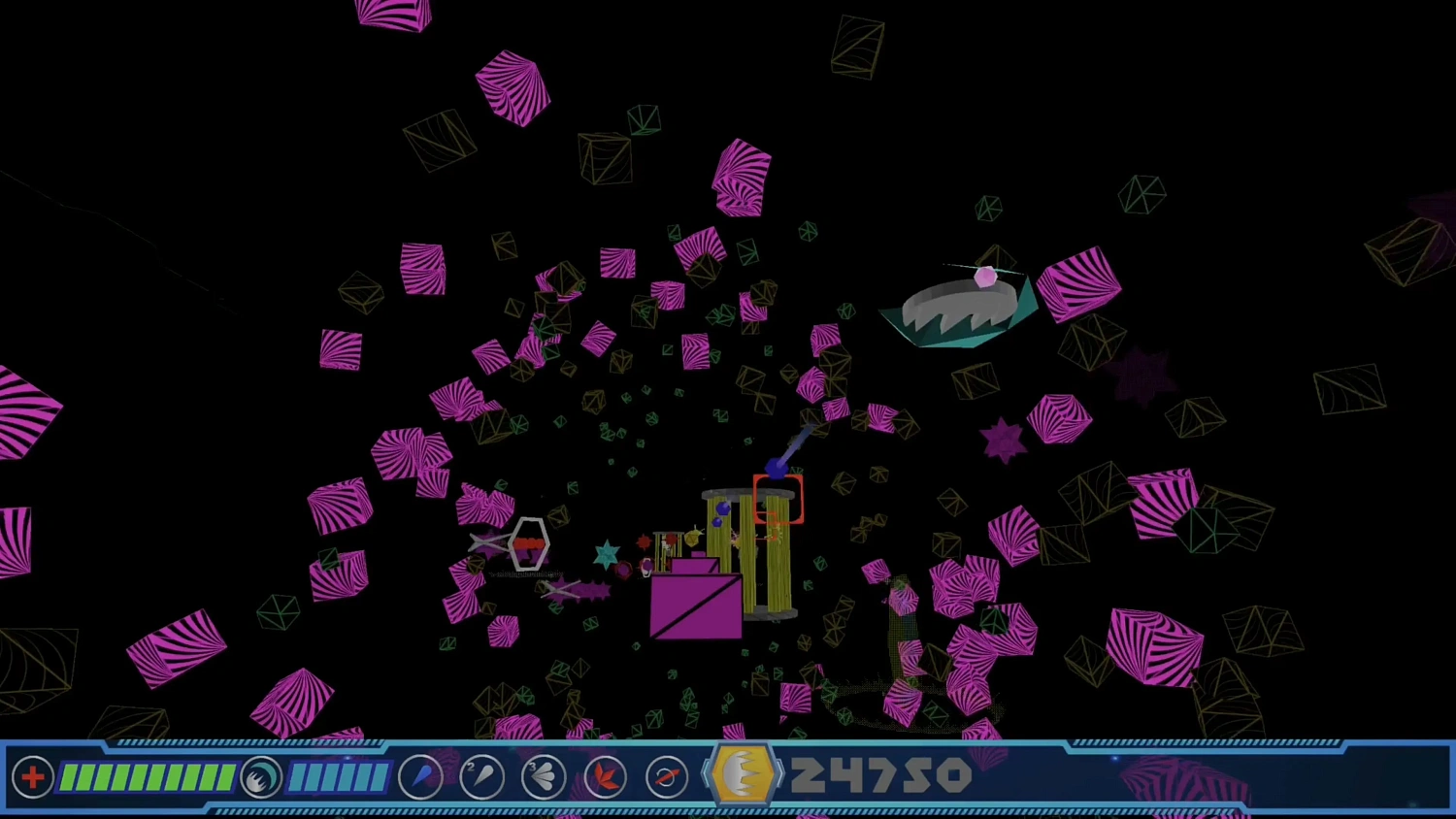Open the blue segmented energy gauge
1456x819 pixels.
tap(338, 776)
